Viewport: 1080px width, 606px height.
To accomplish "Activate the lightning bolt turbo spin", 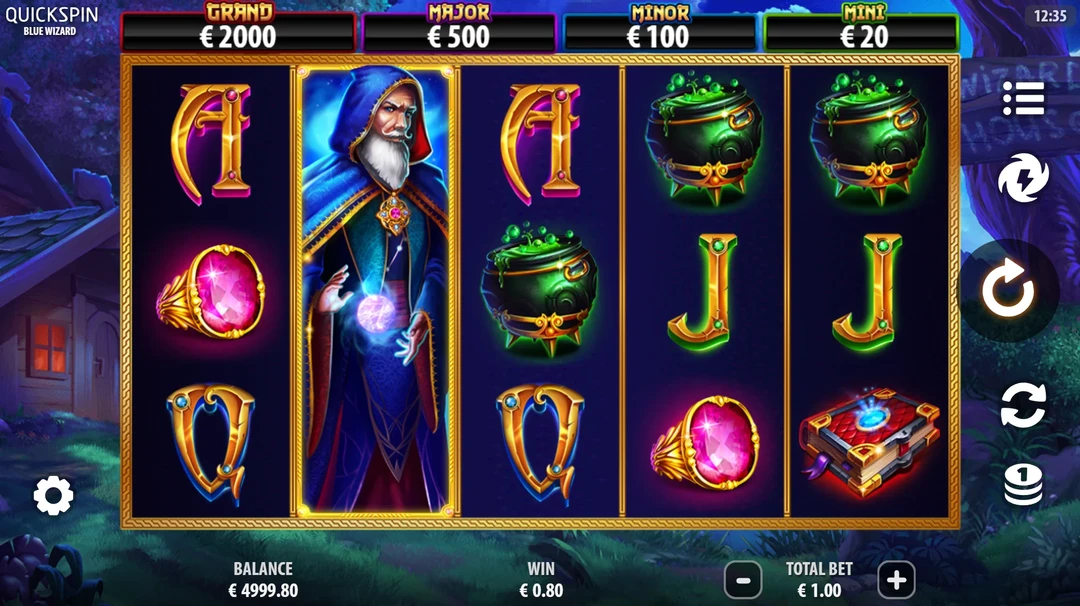I will (x=1022, y=179).
